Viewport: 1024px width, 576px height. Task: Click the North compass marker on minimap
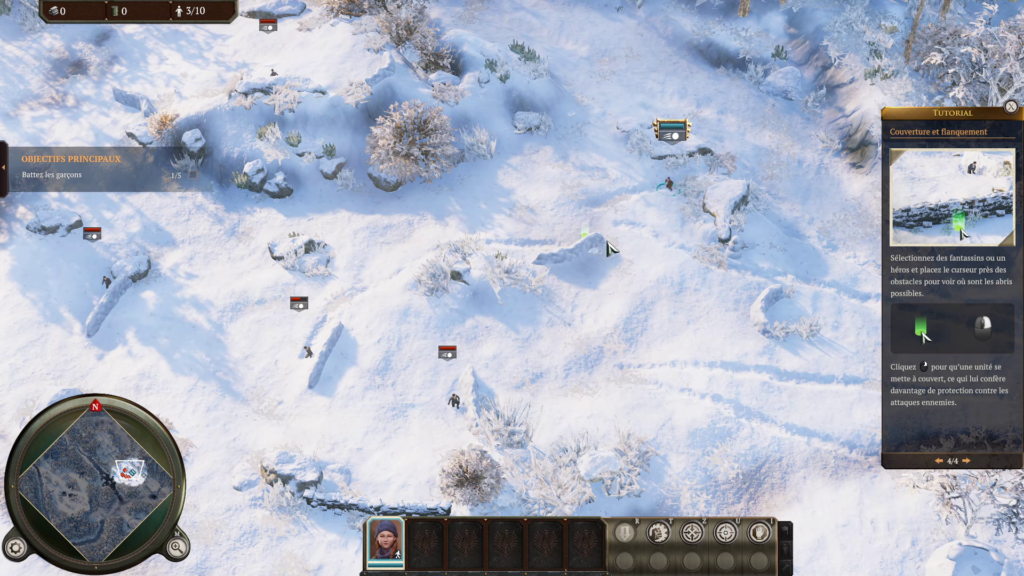96,407
